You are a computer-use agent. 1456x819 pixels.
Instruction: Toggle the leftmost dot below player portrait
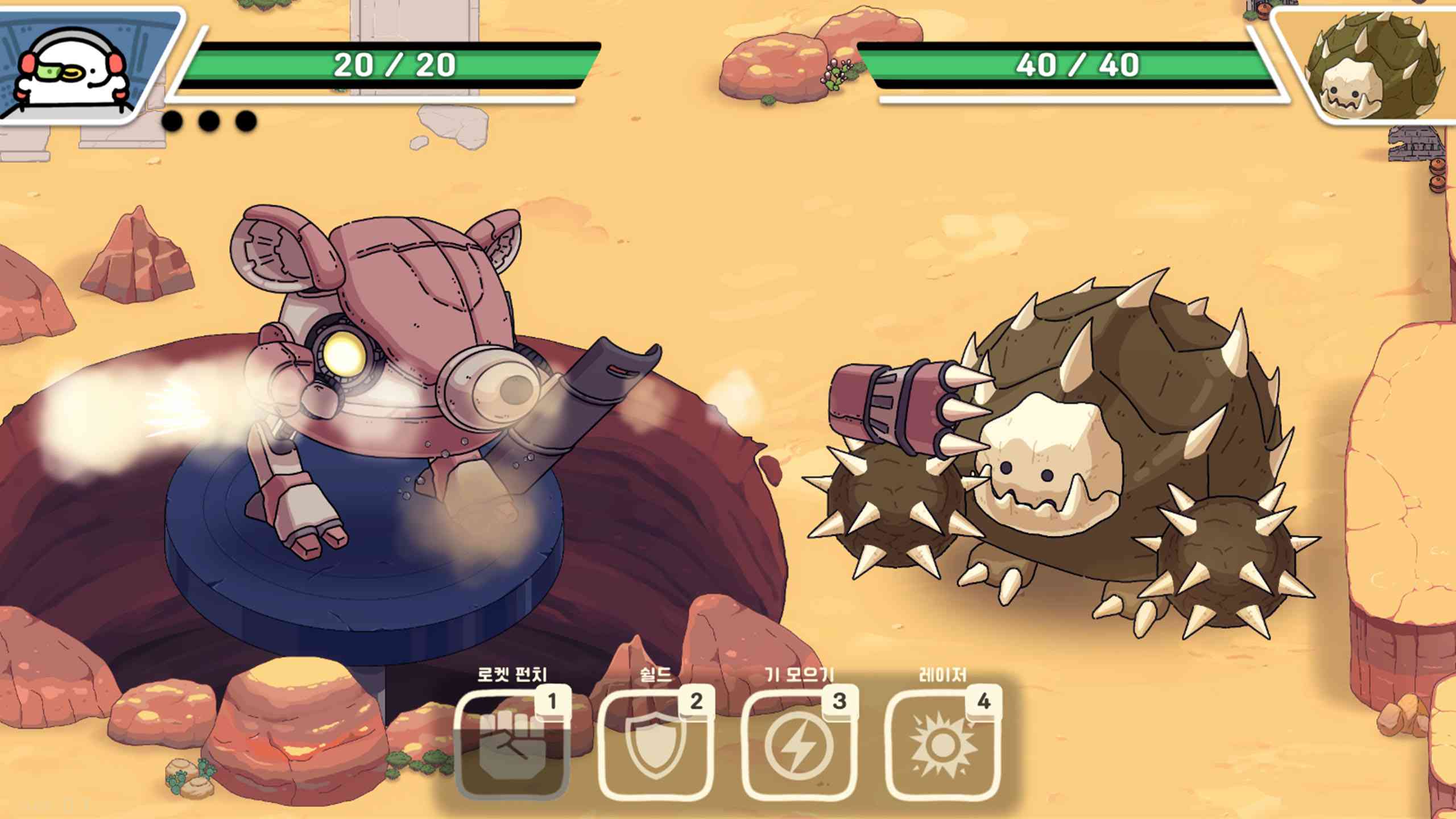coord(173,119)
